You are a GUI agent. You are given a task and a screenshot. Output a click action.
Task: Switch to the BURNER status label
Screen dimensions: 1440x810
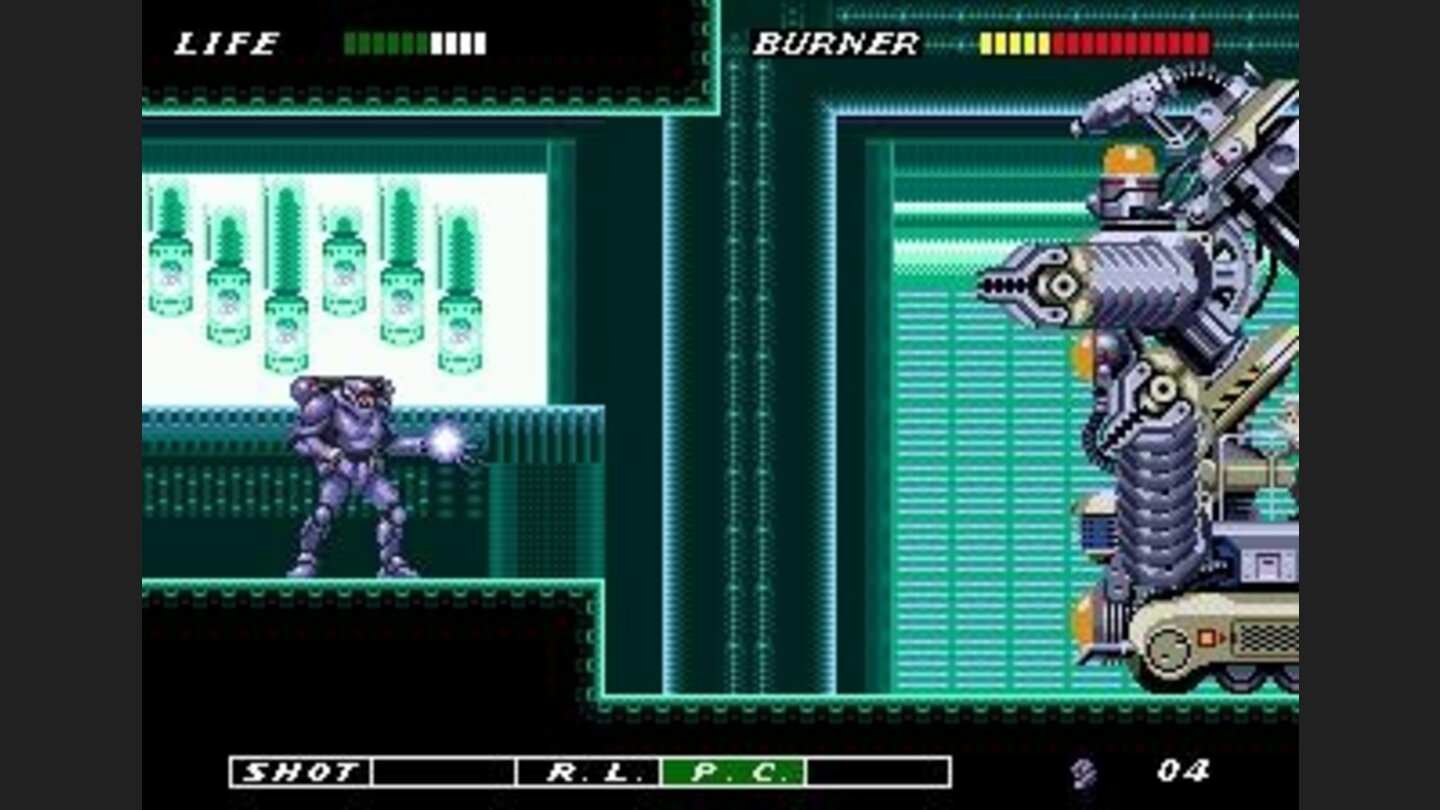pyautogui.click(x=837, y=44)
